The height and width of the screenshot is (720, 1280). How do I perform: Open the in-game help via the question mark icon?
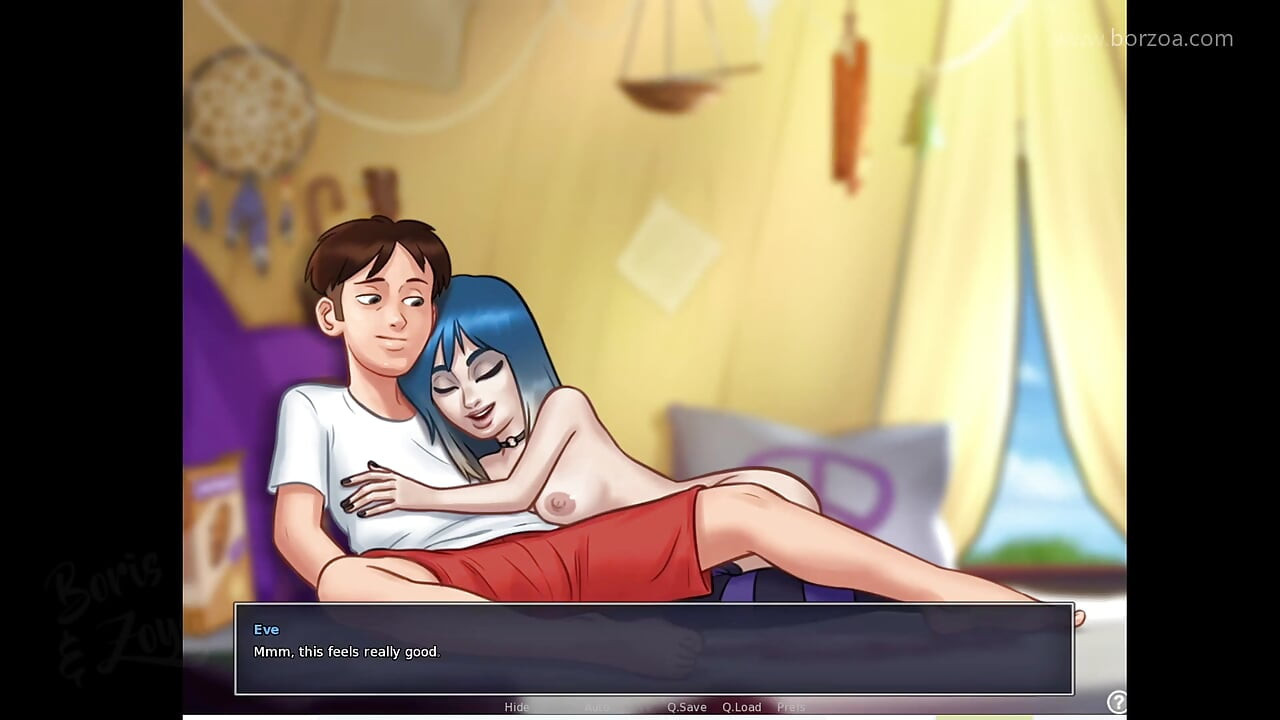click(1117, 699)
